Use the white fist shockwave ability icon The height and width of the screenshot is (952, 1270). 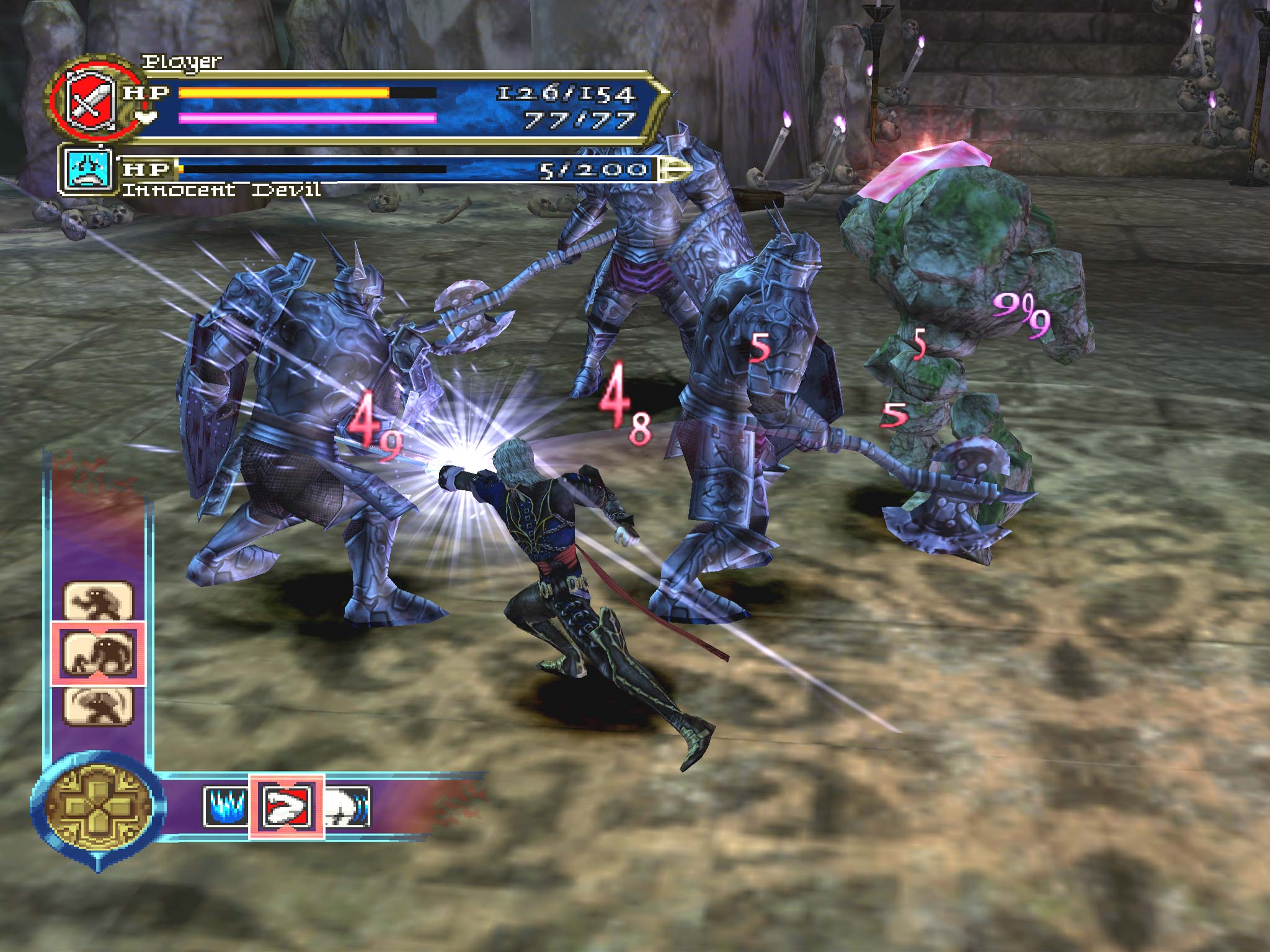pos(347,806)
